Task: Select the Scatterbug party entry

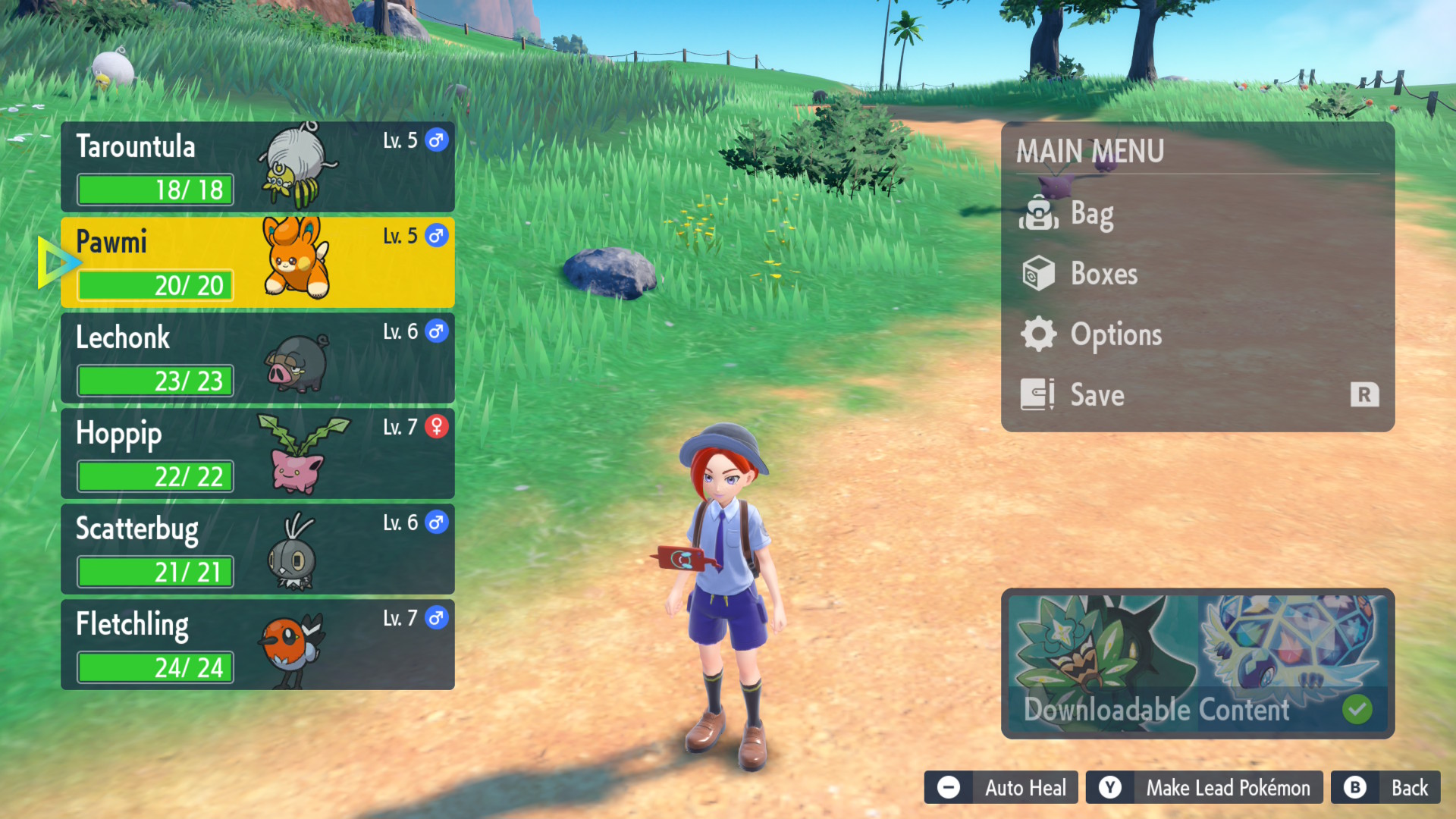Action: pyautogui.click(x=258, y=549)
